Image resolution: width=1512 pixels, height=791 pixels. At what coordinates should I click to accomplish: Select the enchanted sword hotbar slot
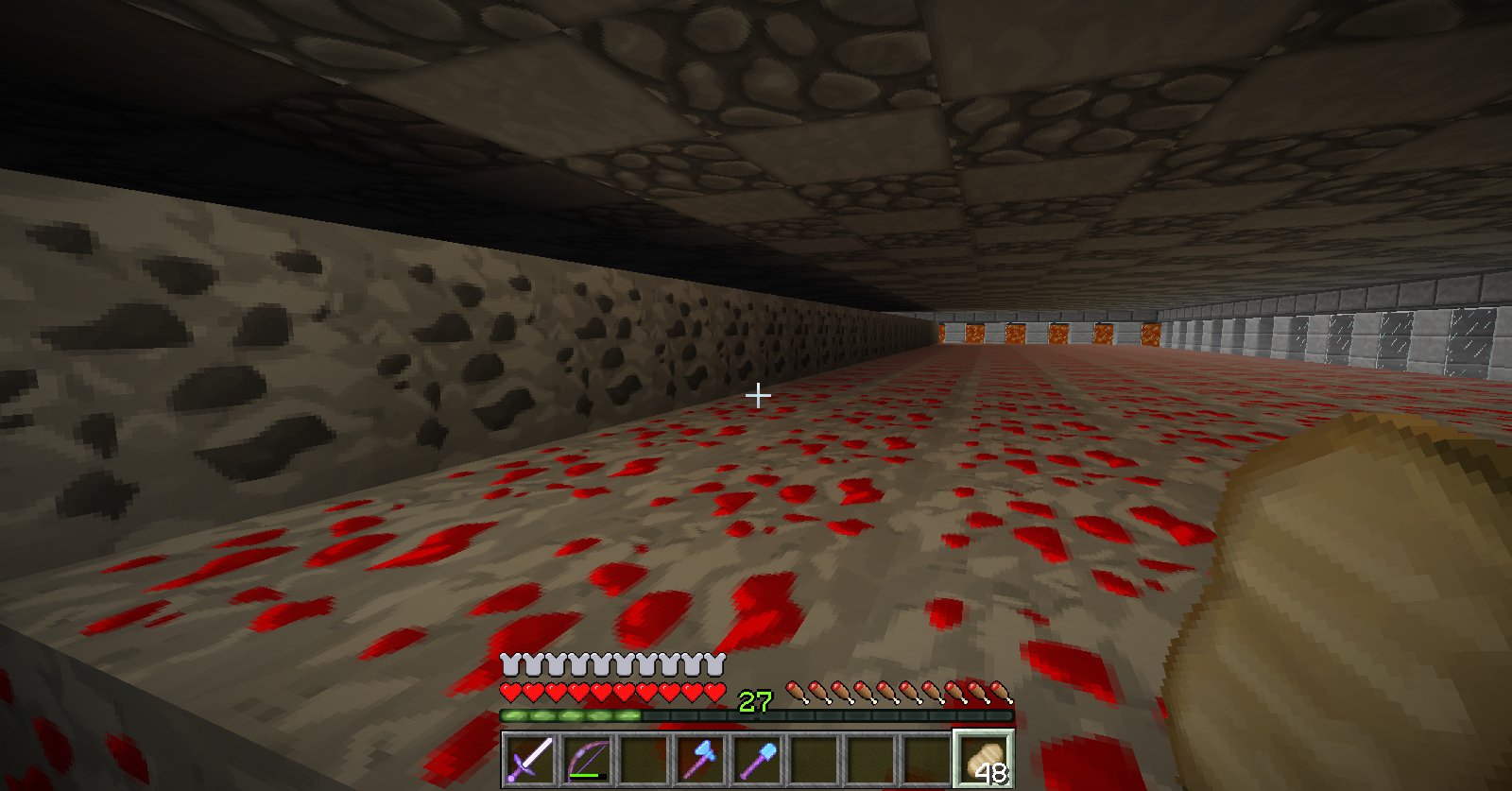point(530,759)
